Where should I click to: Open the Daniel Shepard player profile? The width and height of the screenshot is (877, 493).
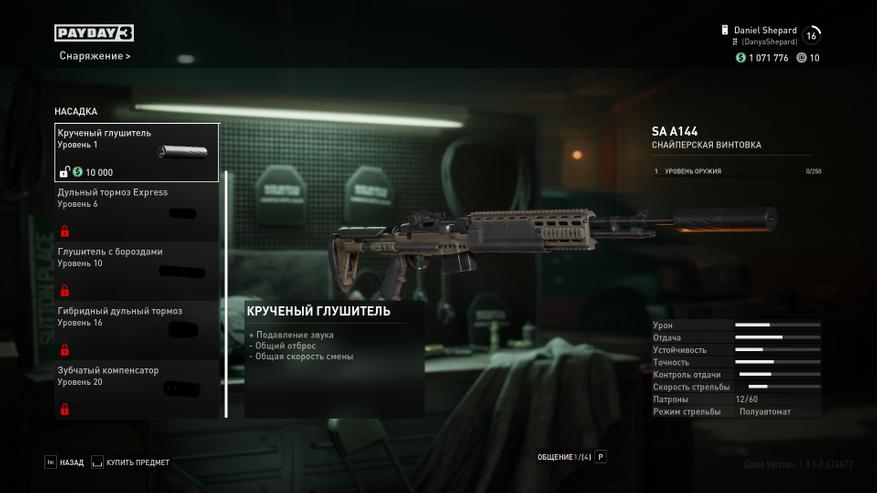765,35
